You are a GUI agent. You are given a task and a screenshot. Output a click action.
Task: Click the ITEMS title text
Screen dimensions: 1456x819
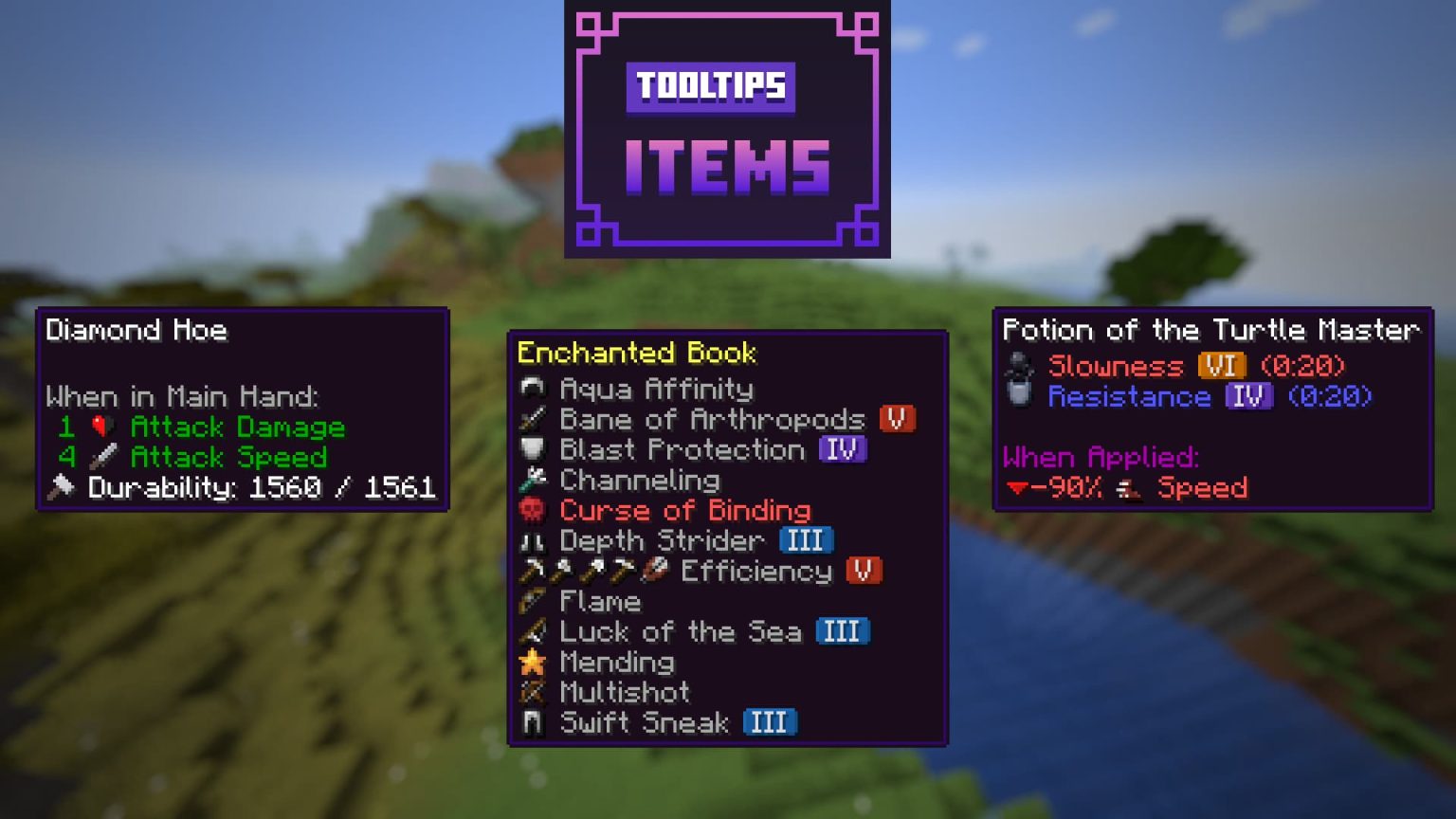[x=727, y=169]
